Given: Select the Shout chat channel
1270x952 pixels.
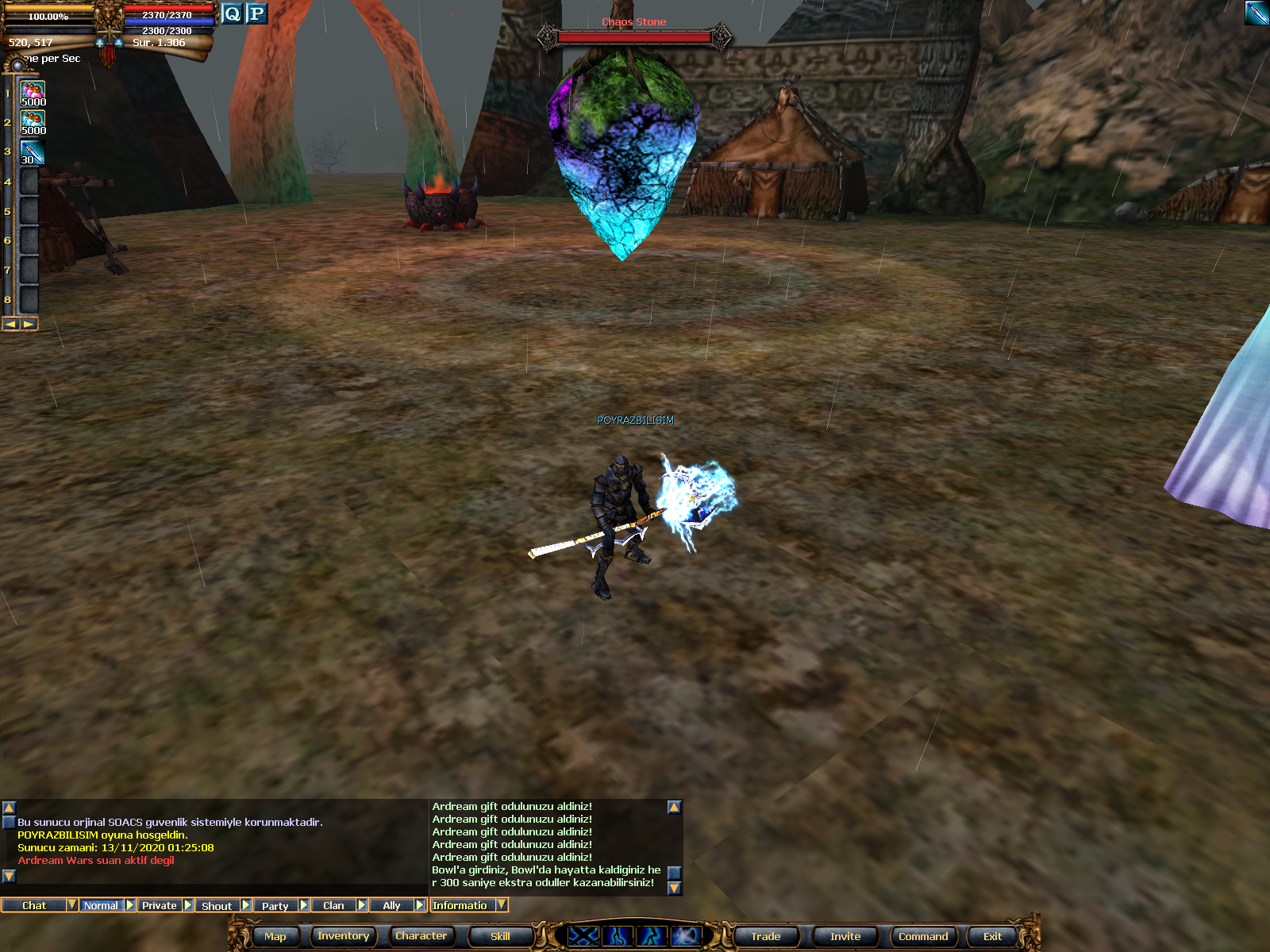Looking at the screenshot, I should tap(217, 905).
